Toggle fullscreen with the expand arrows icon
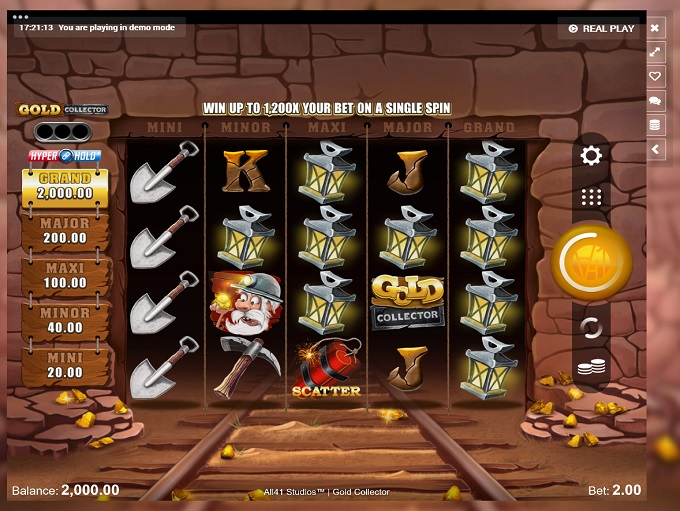The height and width of the screenshot is (511, 680). 656,52
